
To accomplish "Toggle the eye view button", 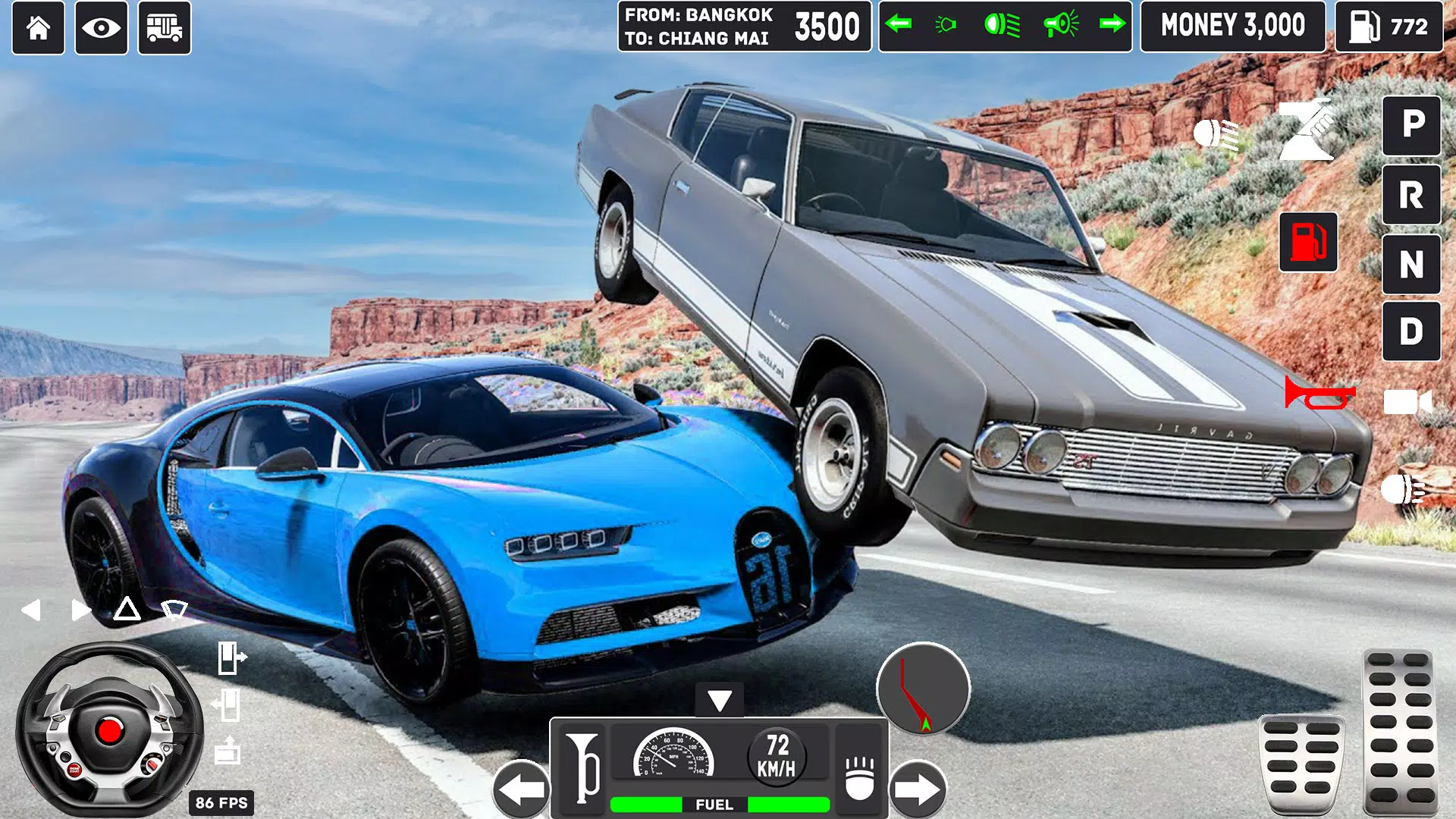I will click(x=101, y=28).
